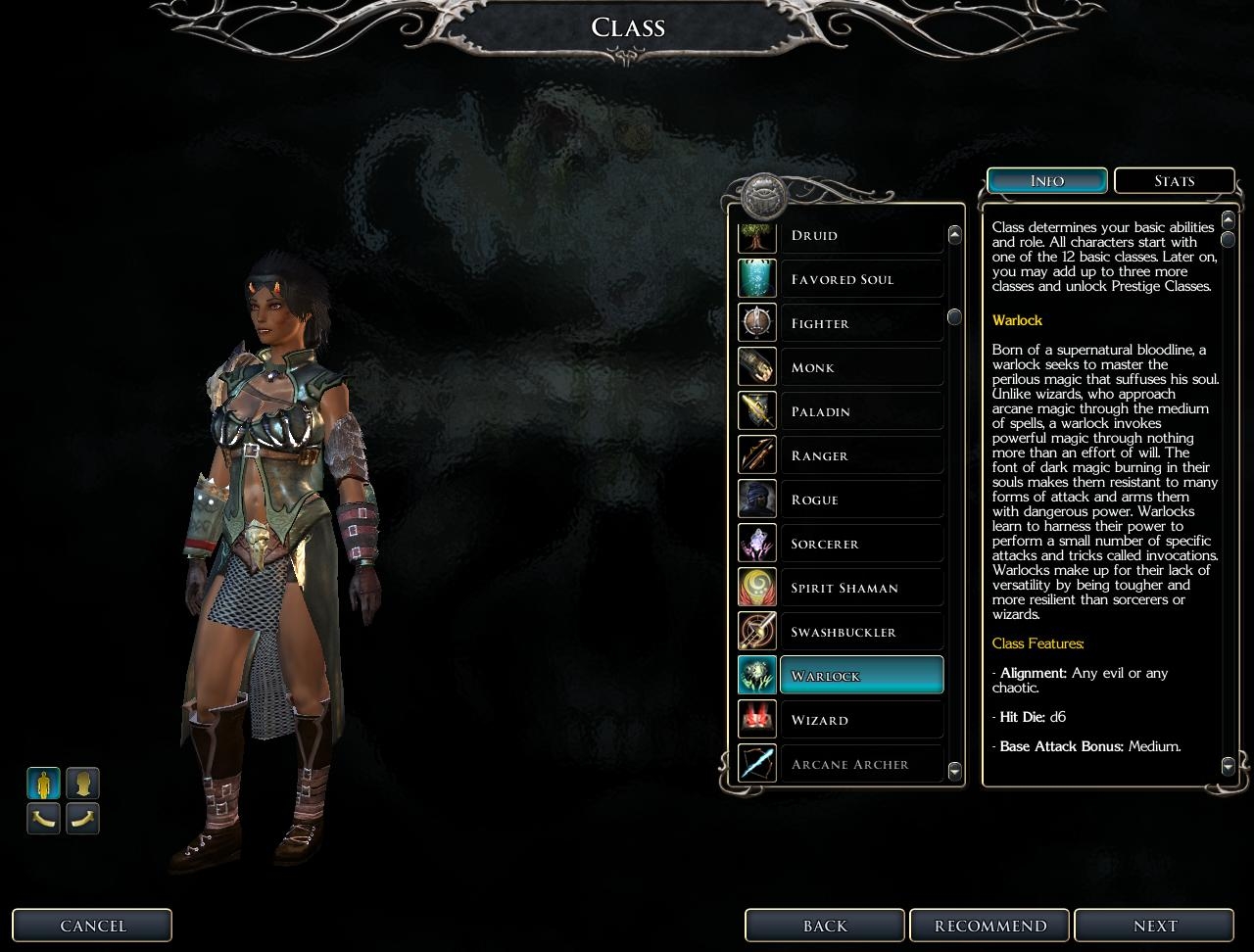The image size is (1254, 952).
Task: Switch to the Stats tab
Action: point(1174,181)
